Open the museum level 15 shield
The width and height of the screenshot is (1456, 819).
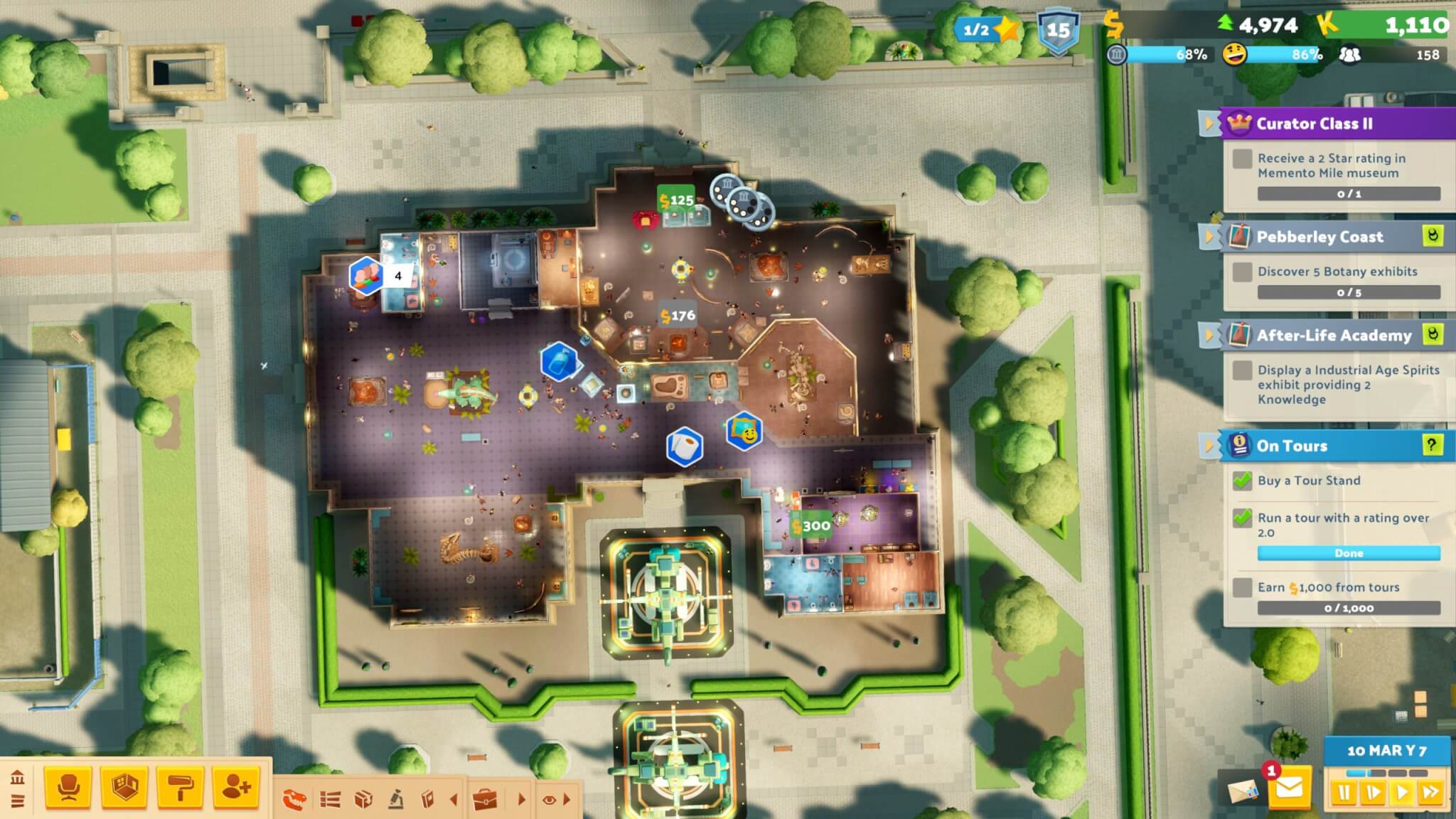pyautogui.click(x=1058, y=31)
